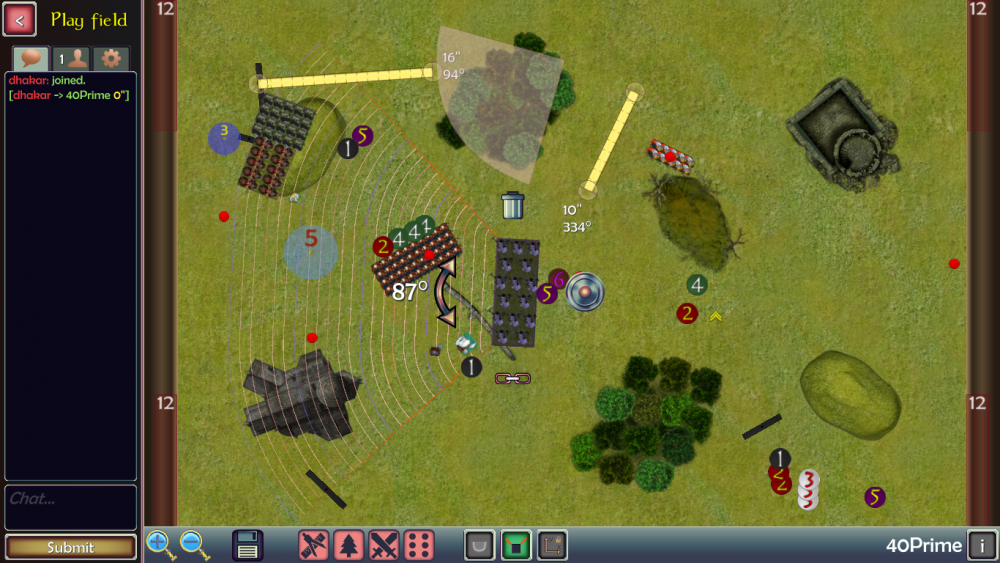Open the info panel via the i button
This screenshot has width=1000, height=563.
(982, 546)
